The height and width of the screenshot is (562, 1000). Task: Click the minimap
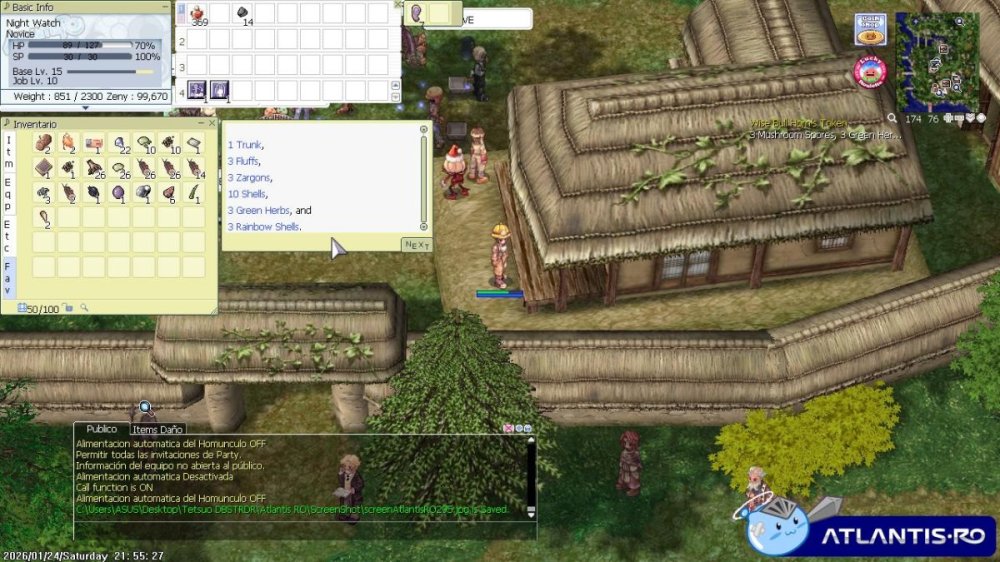click(x=937, y=60)
